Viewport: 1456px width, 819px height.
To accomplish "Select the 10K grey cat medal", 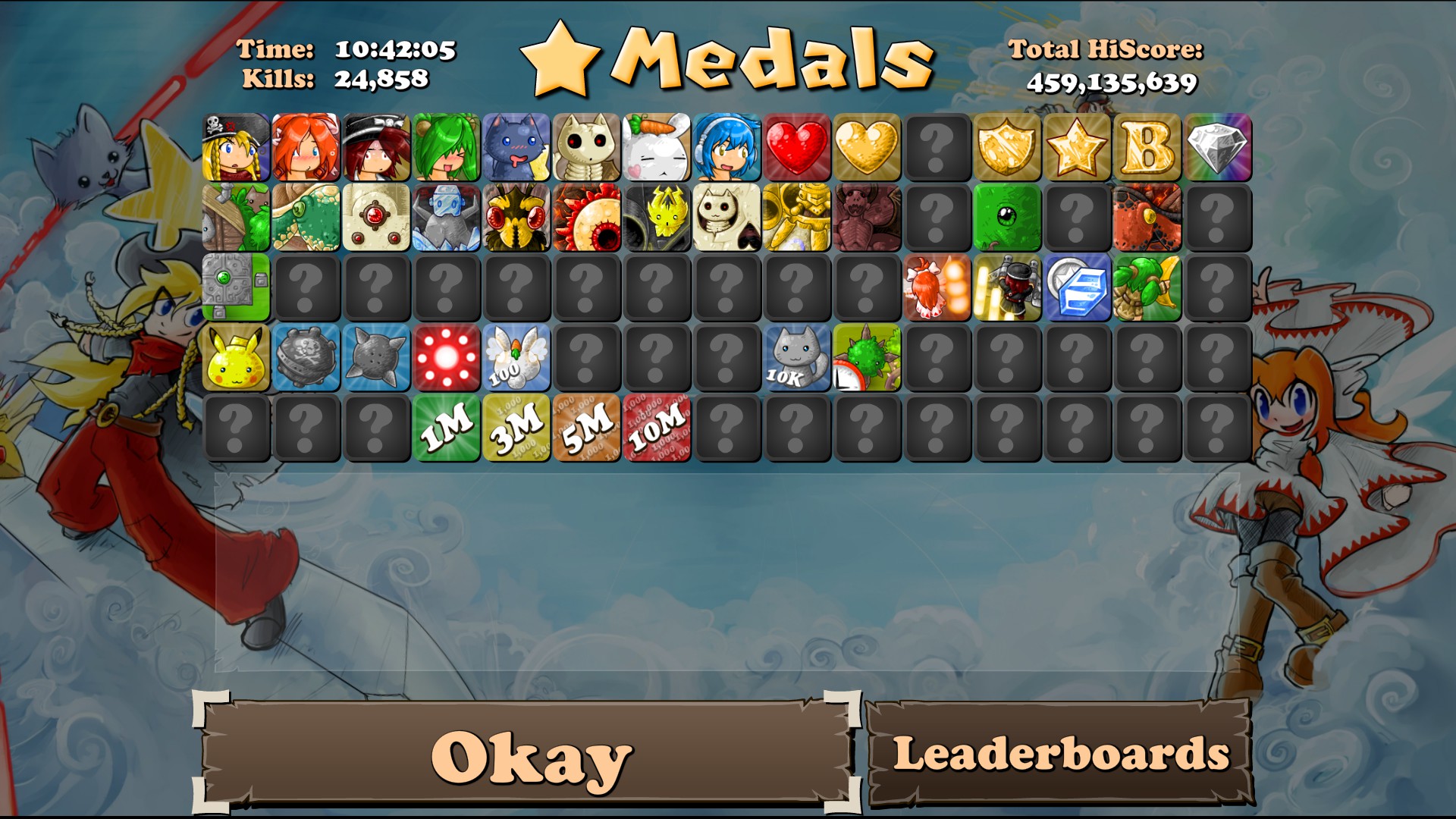I will coord(796,358).
